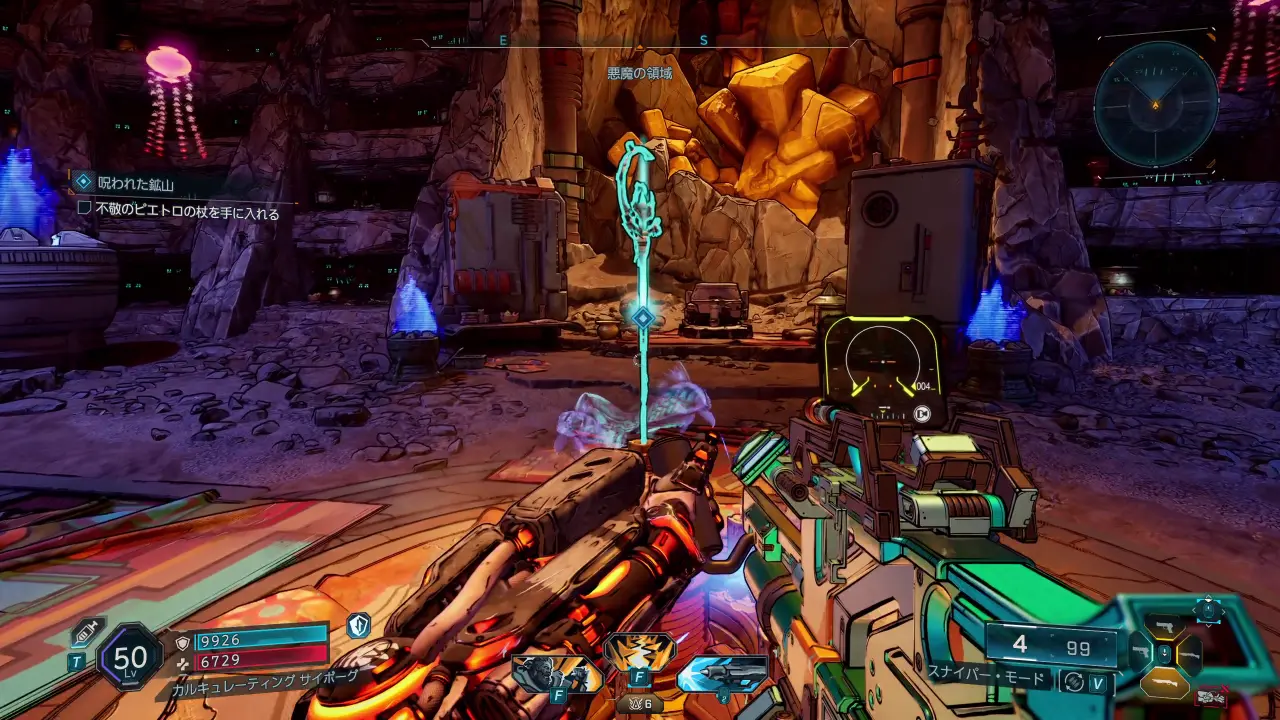Click the compass heading bar

(640, 42)
